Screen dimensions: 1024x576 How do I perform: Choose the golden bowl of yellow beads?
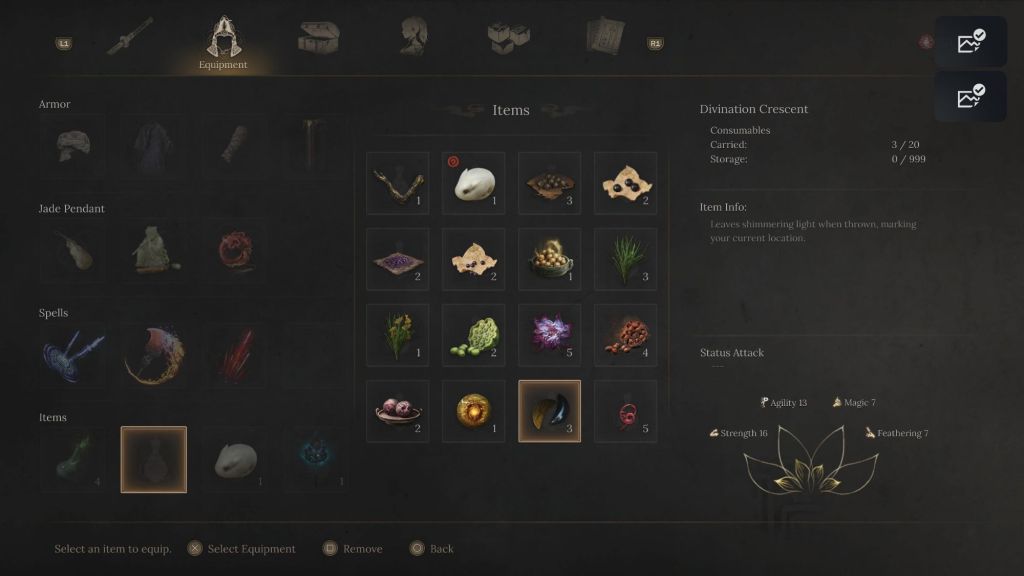(549, 259)
